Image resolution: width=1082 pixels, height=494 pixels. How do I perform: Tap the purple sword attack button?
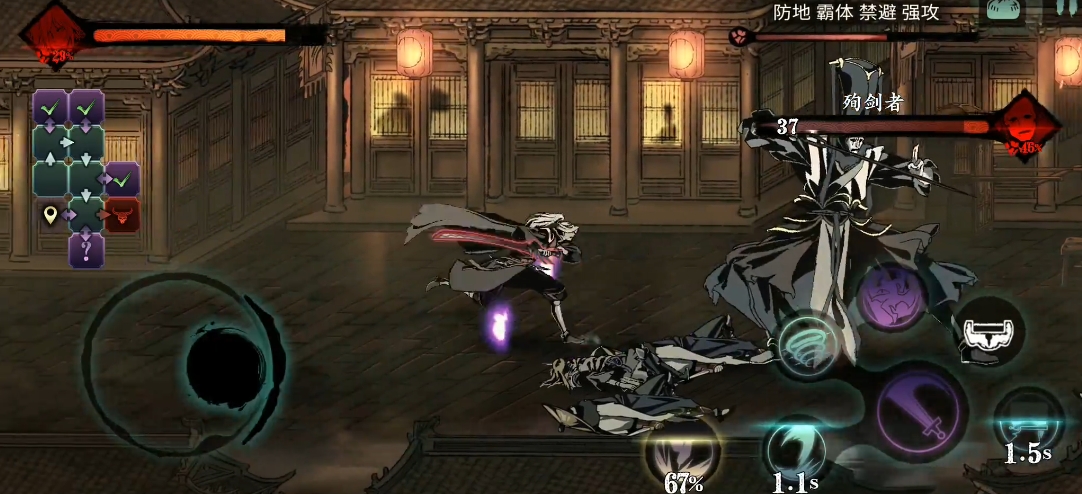(920, 410)
